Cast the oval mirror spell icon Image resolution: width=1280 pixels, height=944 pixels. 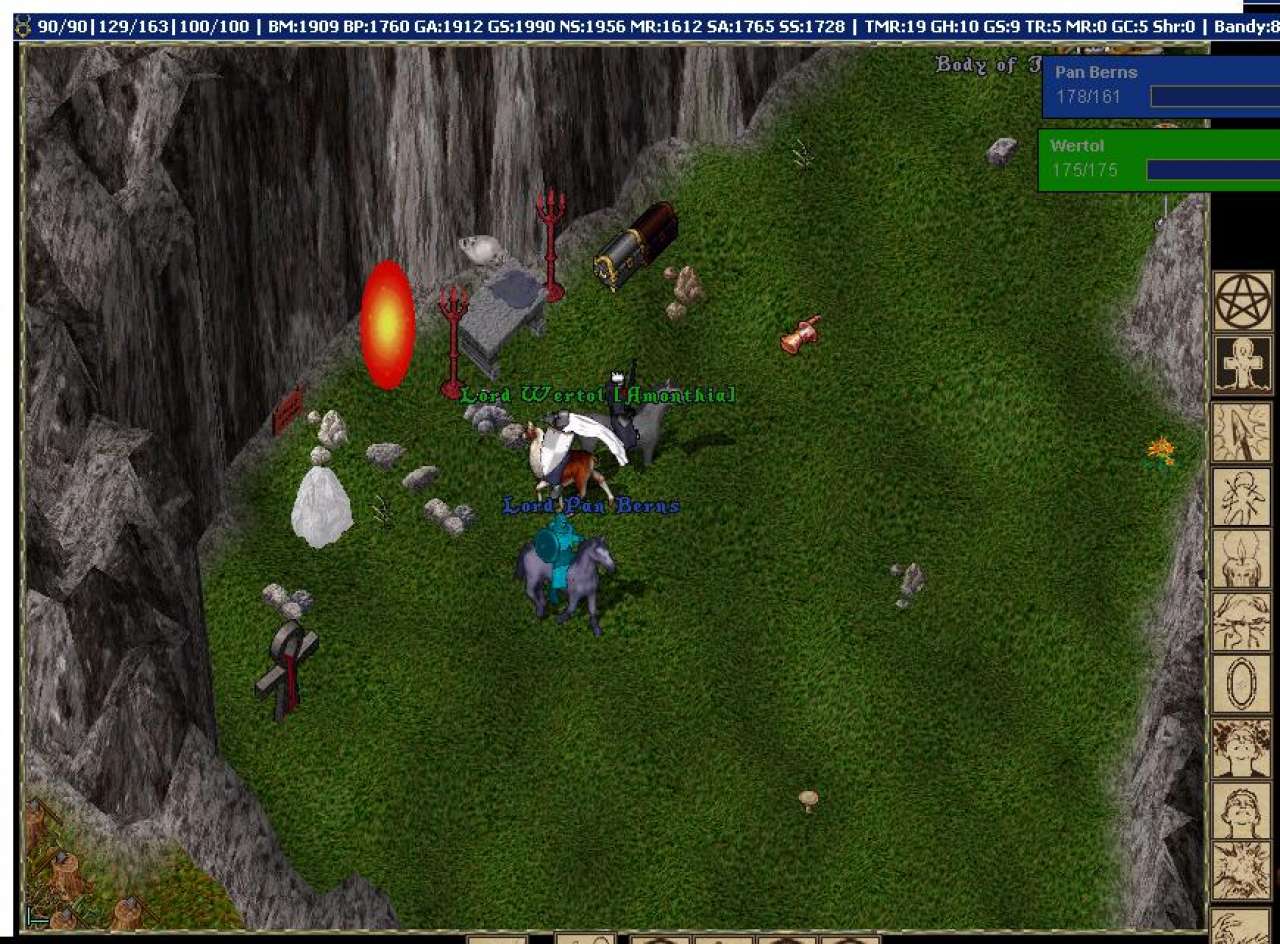pos(1241,685)
